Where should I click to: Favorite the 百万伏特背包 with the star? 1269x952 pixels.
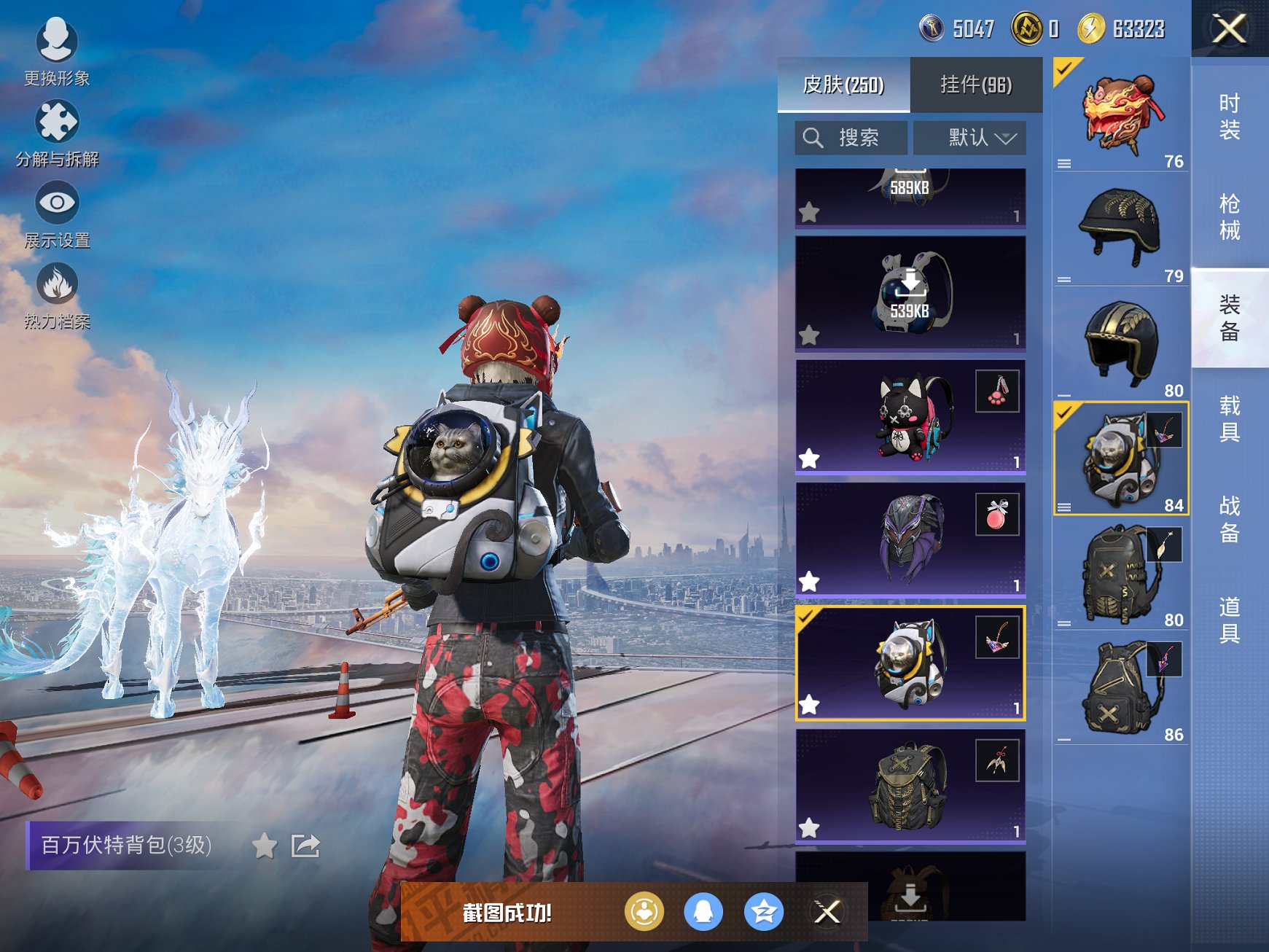point(265,846)
